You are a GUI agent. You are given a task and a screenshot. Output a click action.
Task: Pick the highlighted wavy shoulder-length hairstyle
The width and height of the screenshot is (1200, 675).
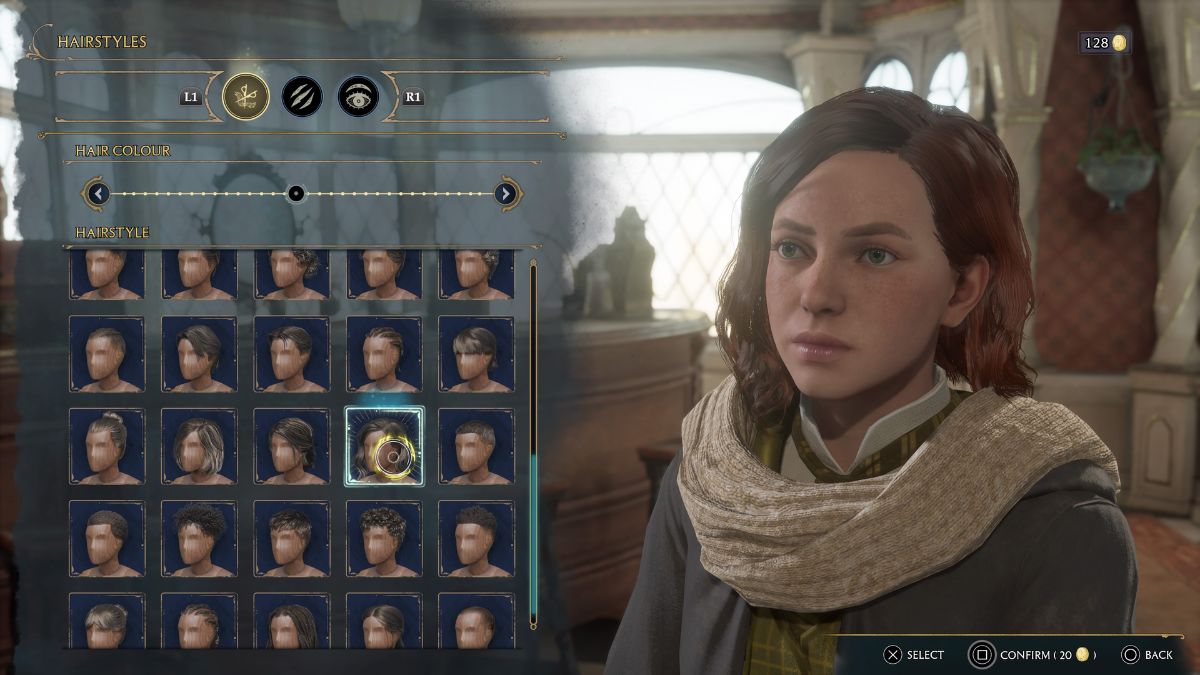[x=384, y=446]
